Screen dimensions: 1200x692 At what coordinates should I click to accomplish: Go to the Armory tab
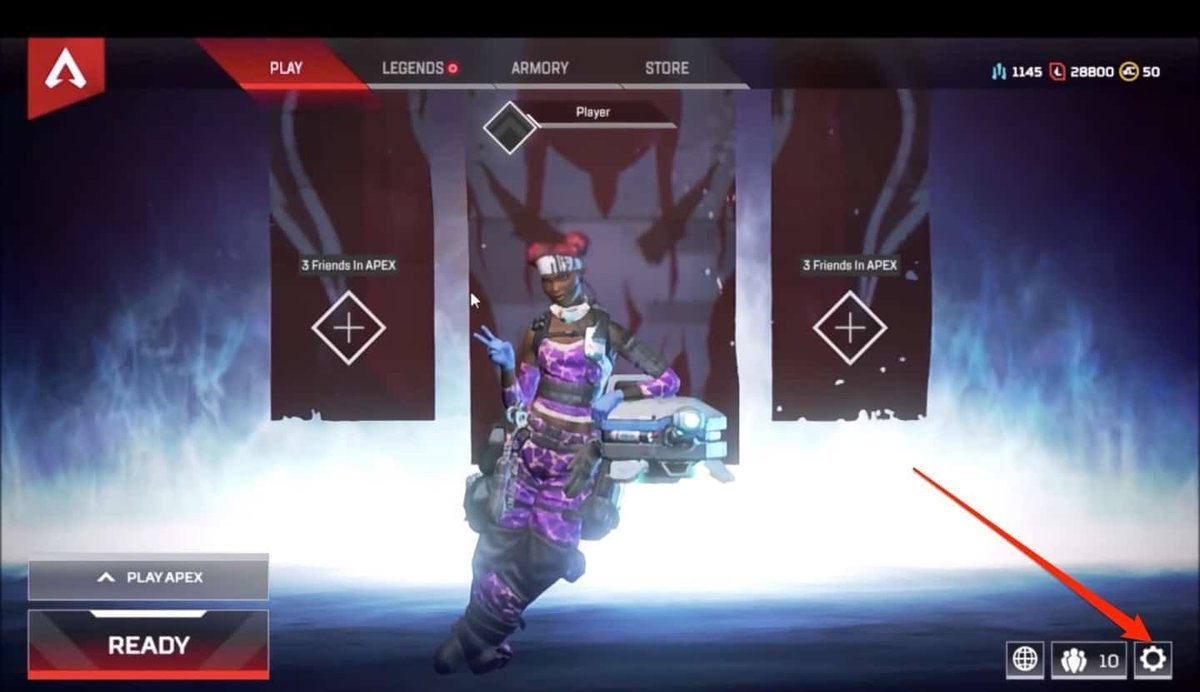[x=539, y=68]
